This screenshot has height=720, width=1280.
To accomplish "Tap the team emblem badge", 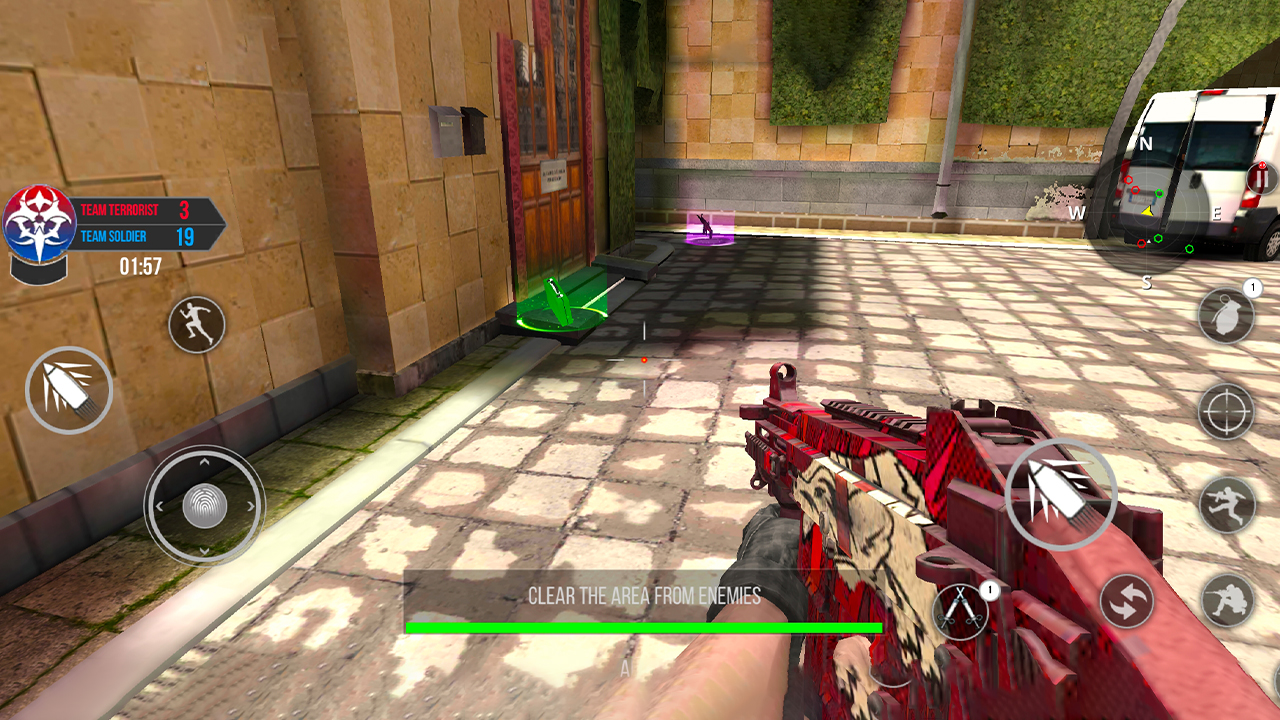I will point(38,224).
